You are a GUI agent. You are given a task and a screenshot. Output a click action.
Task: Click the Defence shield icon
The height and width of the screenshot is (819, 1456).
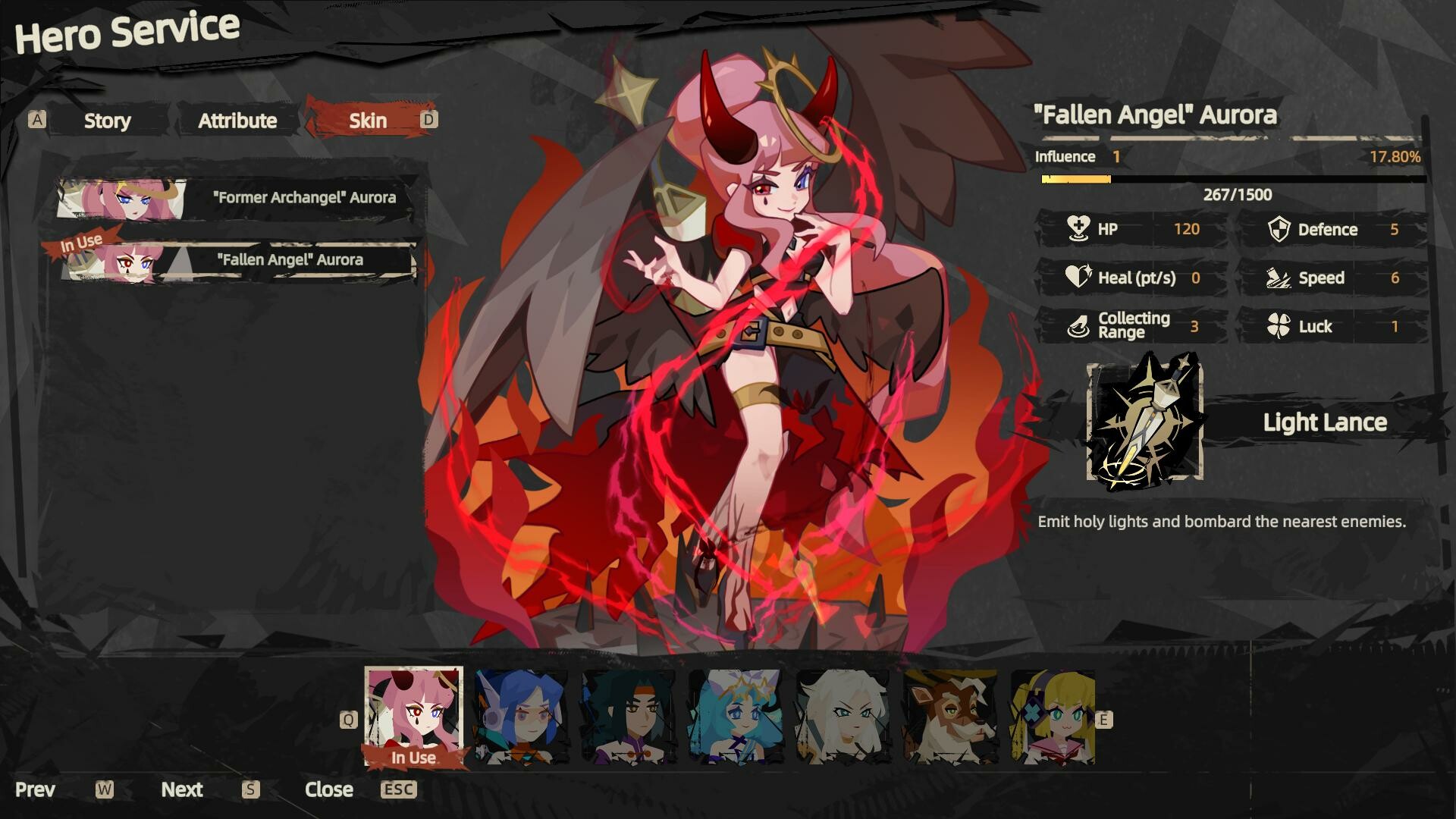click(x=1280, y=230)
